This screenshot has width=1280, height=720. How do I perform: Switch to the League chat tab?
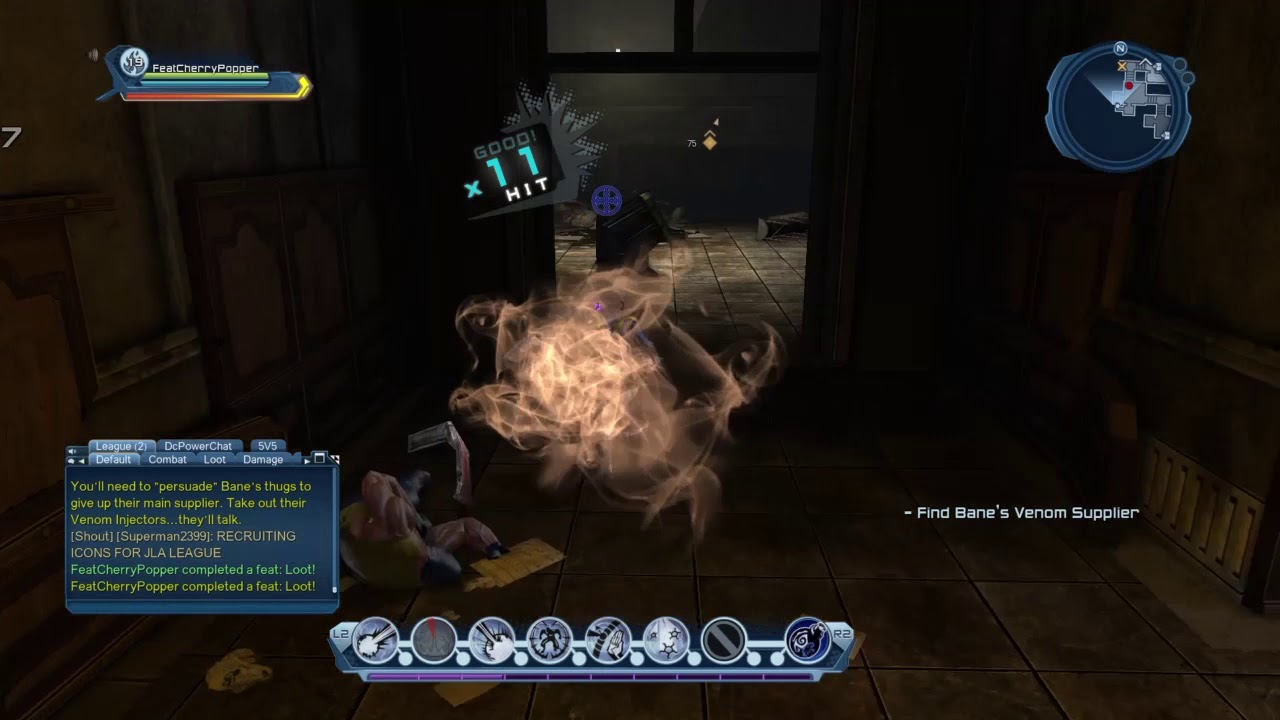click(121, 446)
